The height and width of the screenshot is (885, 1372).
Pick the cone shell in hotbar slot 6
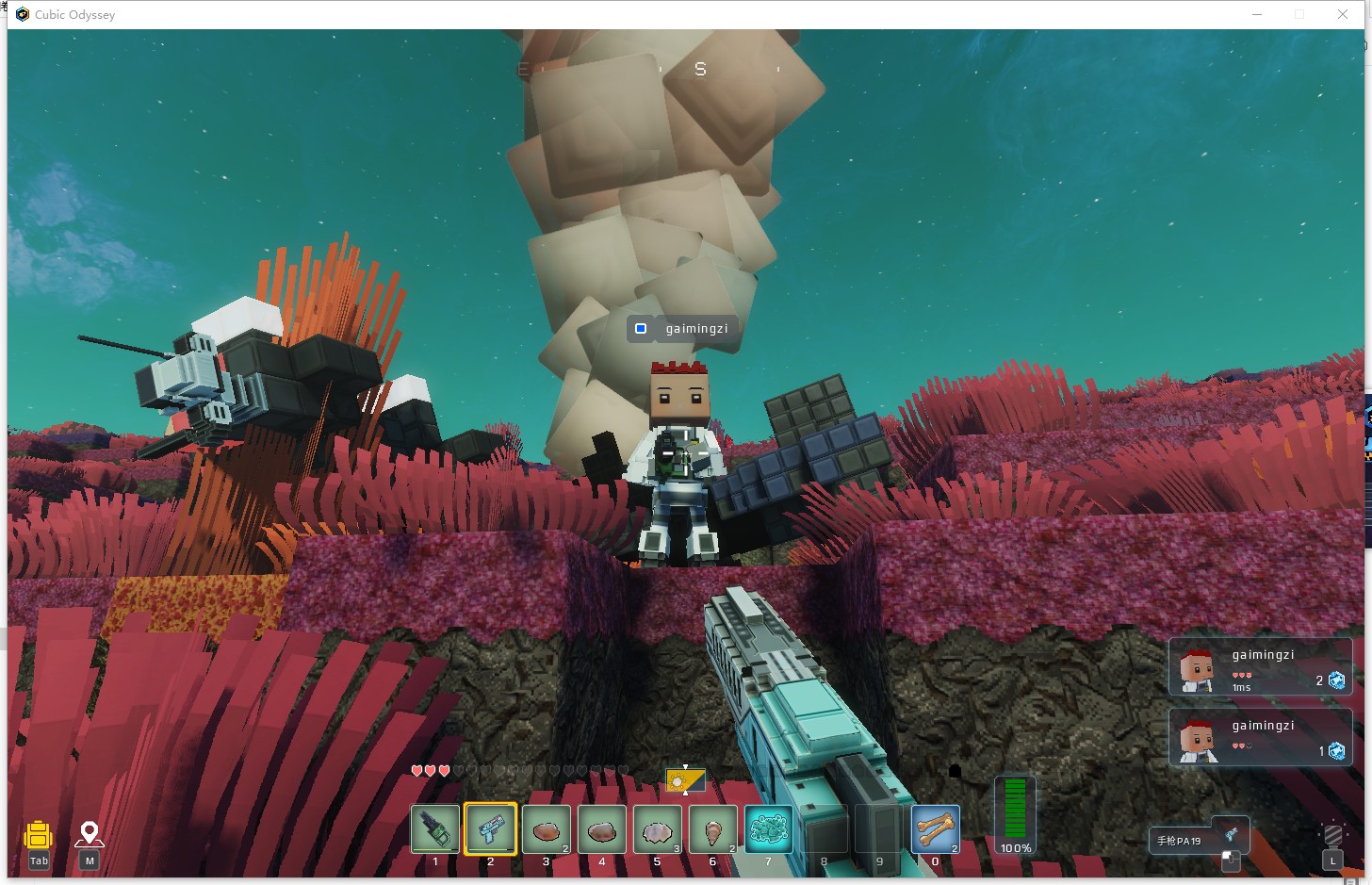(x=712, y=829)
